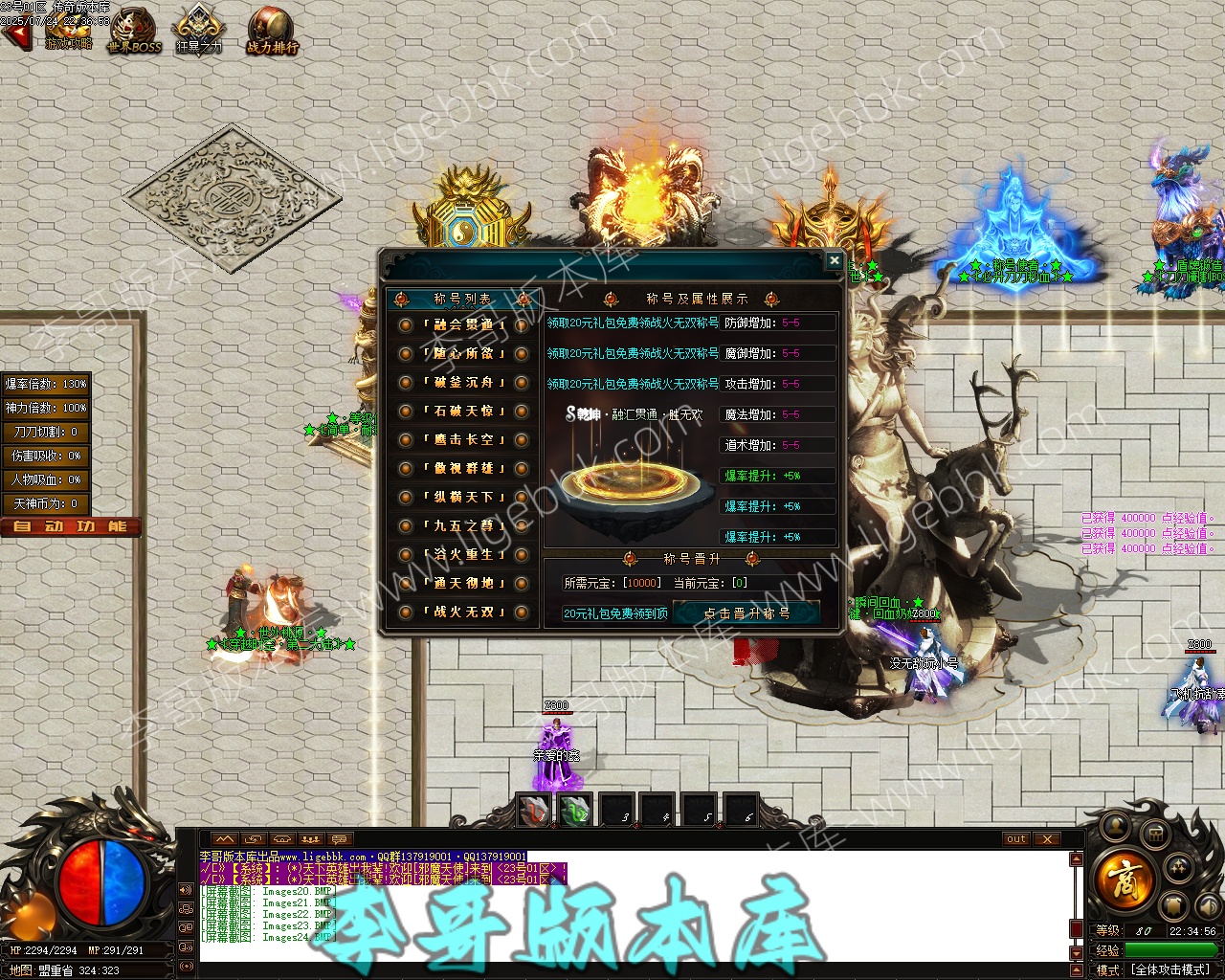This screenshot has width=1225, height=980.
Task: Select the 鹰击长空 title entry
Action: point(463,440)
